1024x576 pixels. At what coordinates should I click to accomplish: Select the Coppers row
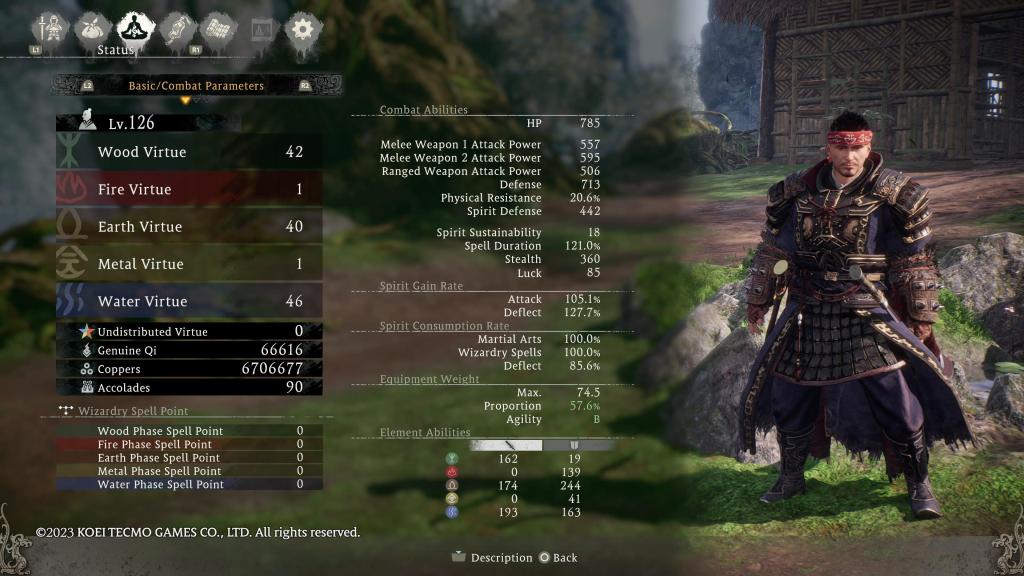(x=189, y=368)
